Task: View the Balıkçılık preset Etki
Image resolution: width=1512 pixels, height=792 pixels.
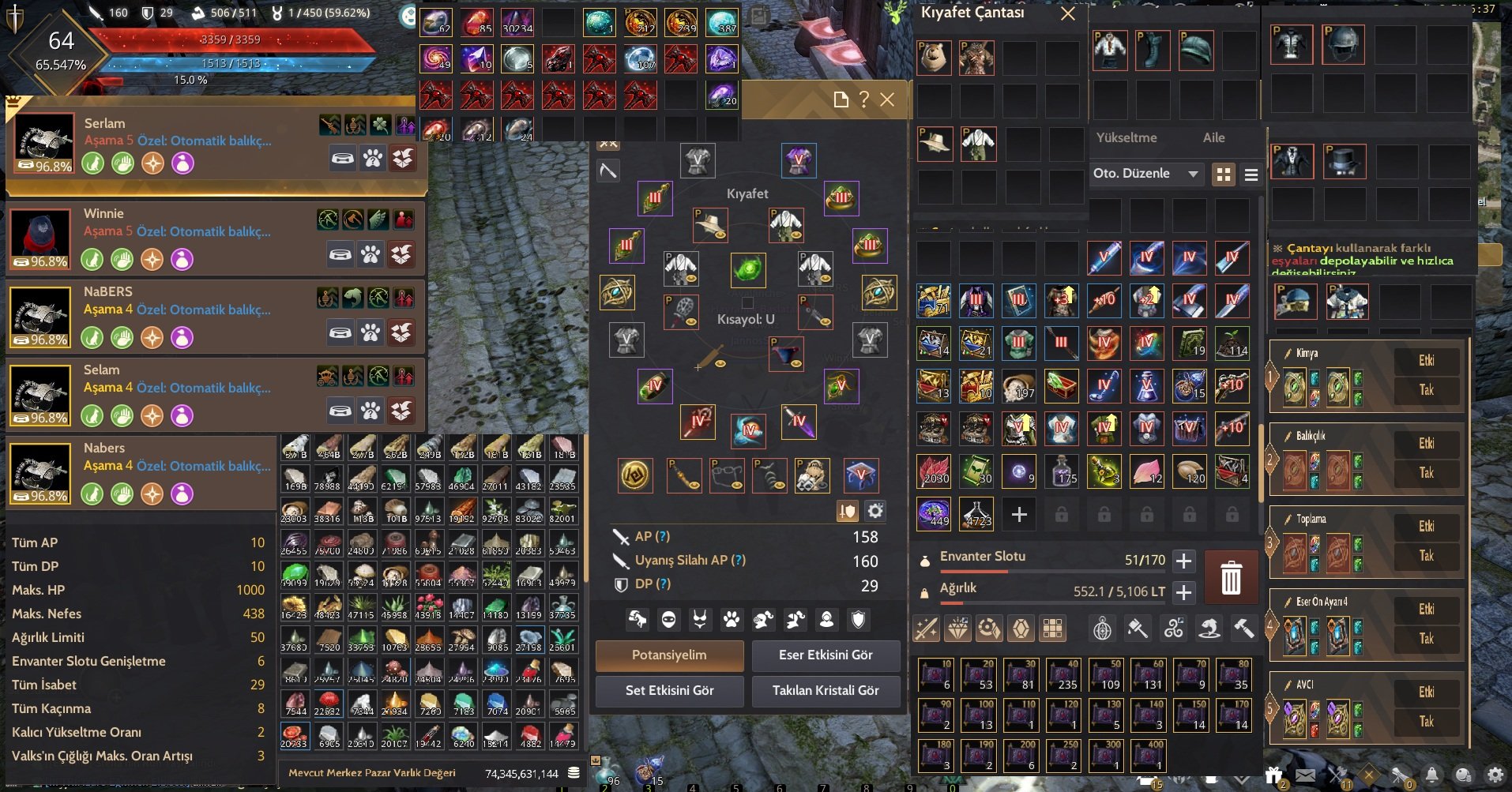Action: click(1426, 444)
